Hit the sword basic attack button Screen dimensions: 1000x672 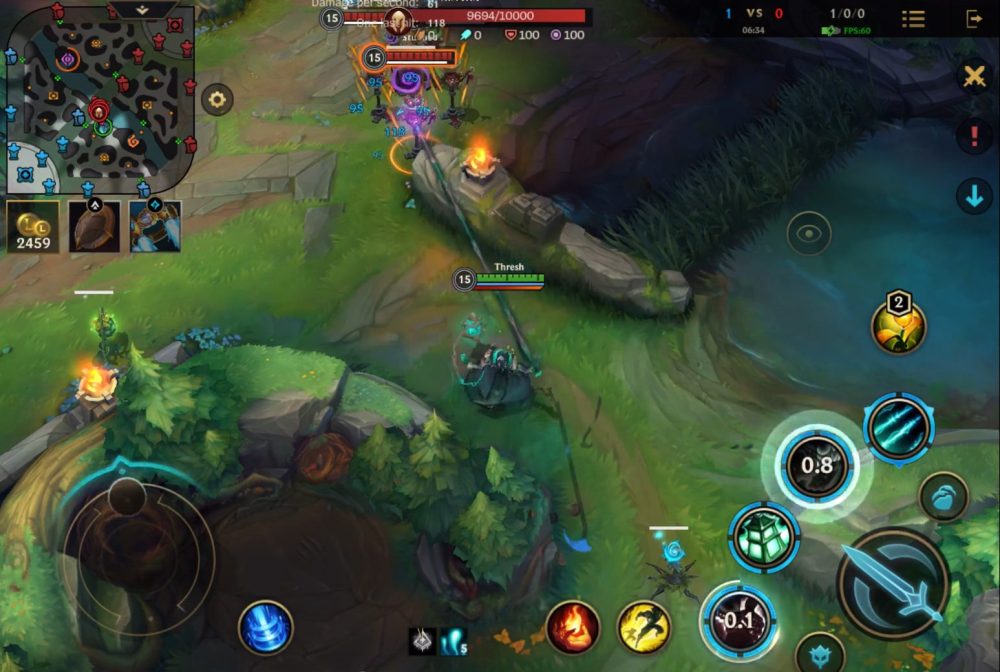[x=892, y=583]
